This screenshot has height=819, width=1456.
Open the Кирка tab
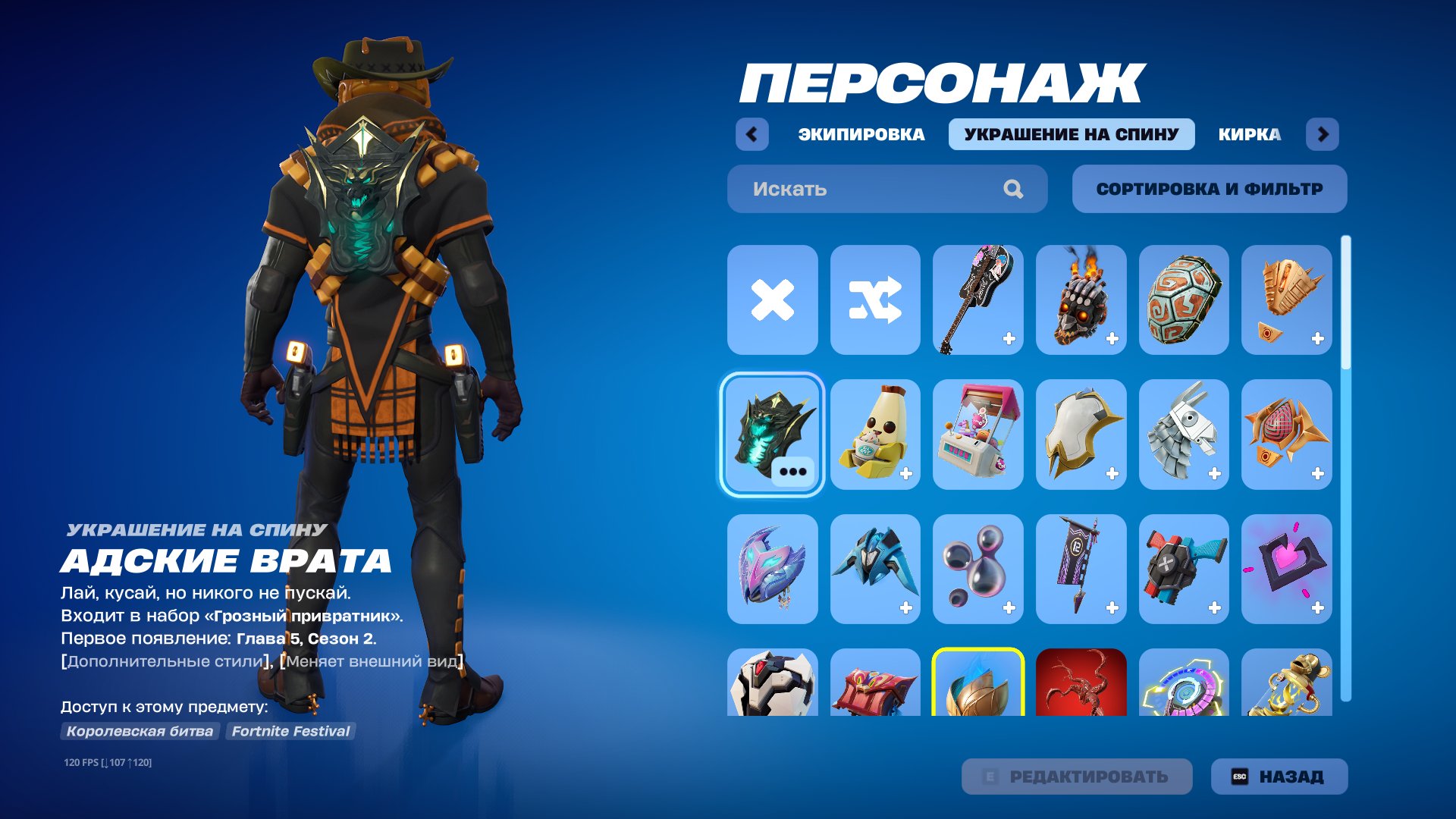[1247, 135]
